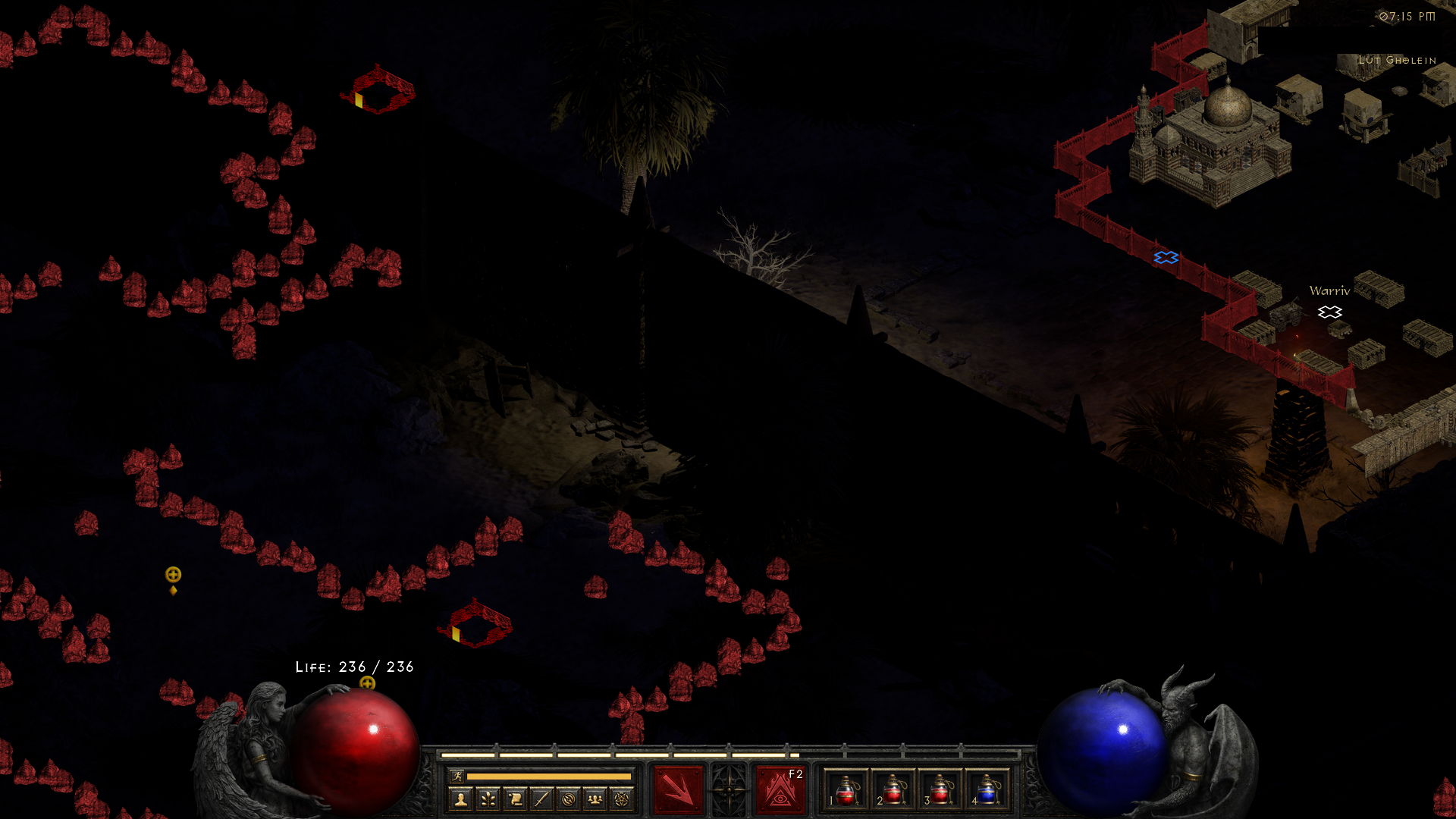The width and height of the screenshot is (1456, 819).
Task: Open the skill tree icon
Action: [x=488, y=799]
